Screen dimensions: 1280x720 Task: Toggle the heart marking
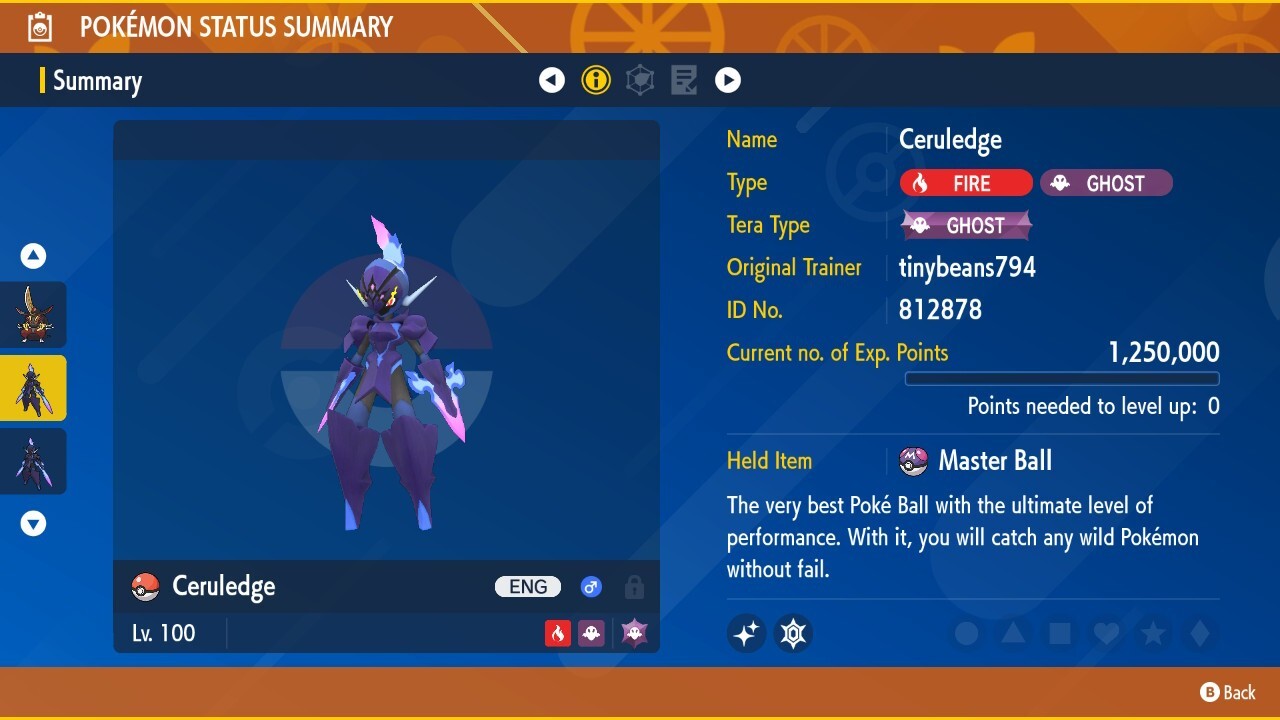[x=1106, y=634]
